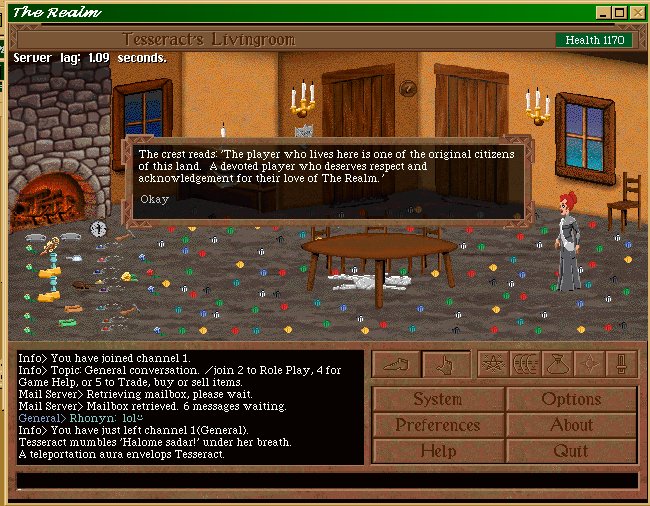Viewport: 650px width, 506px height.
Task: Open the System menu
Action: point(438,399)
